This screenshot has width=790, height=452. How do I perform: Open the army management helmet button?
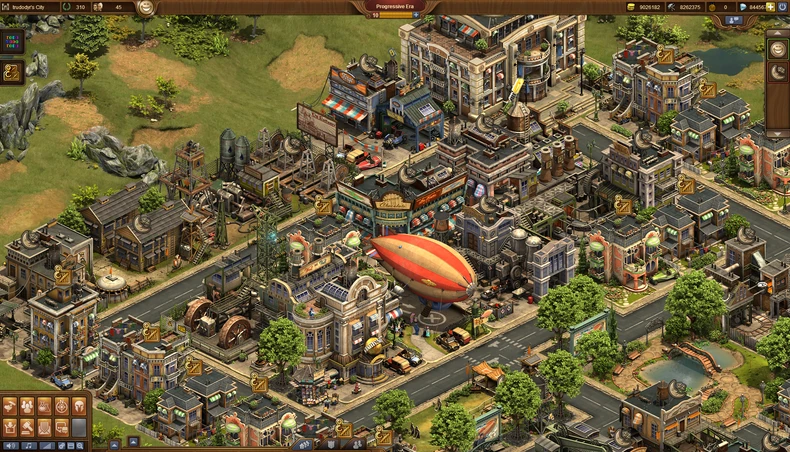[x=78, y=406]
